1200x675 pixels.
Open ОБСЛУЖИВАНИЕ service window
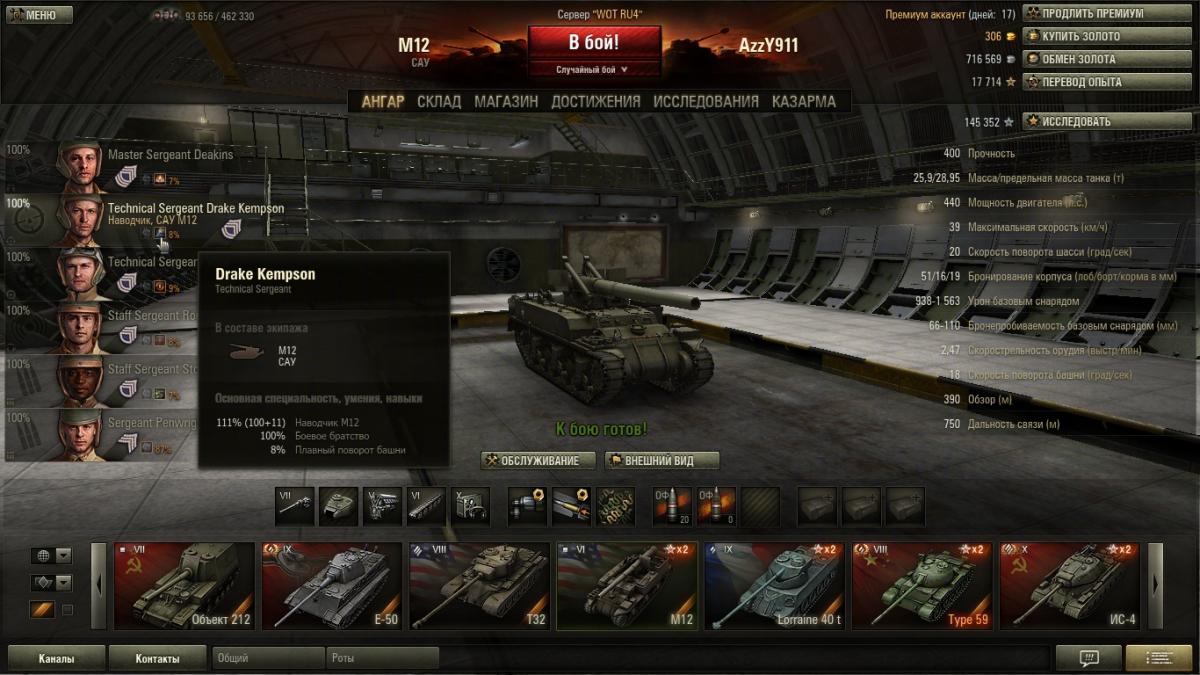coord(538,461)
